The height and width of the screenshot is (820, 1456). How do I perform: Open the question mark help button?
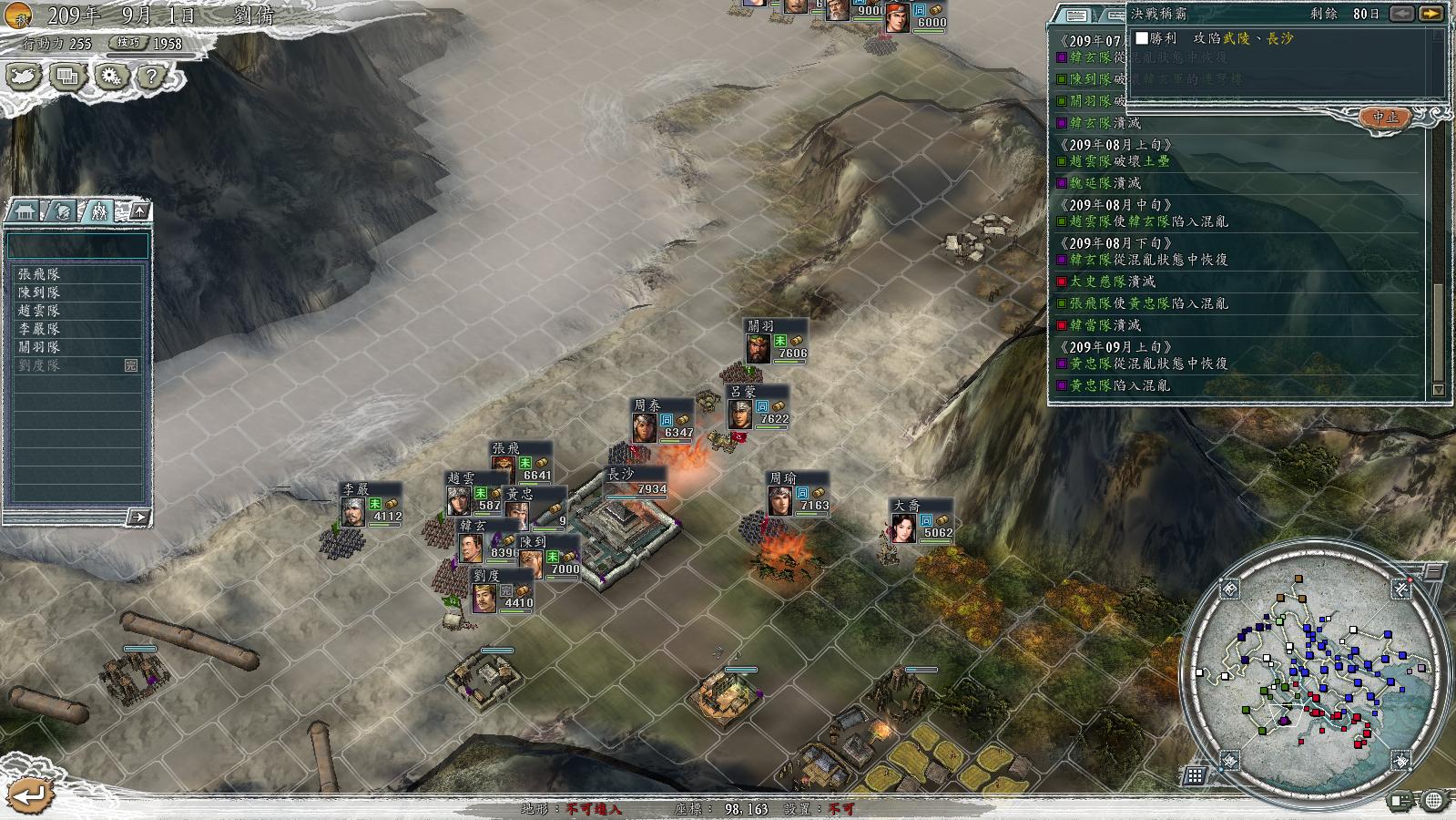[x=151, y=77]
